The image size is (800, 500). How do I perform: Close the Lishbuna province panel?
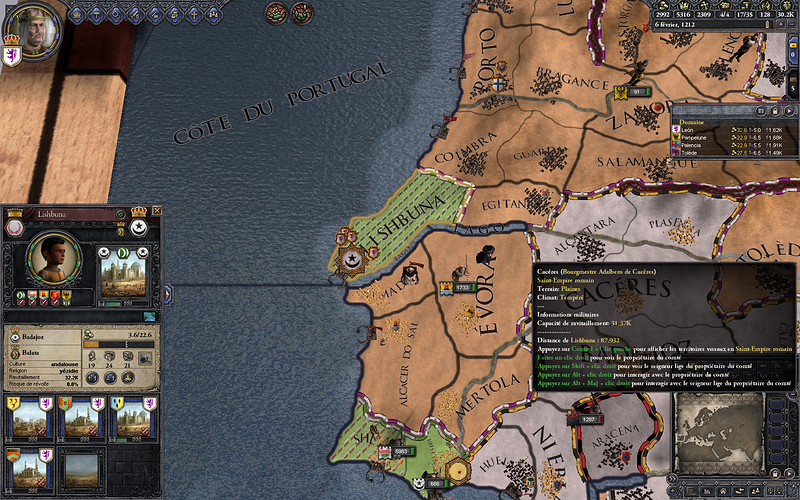pyautogui.click(x=157, y=211)
